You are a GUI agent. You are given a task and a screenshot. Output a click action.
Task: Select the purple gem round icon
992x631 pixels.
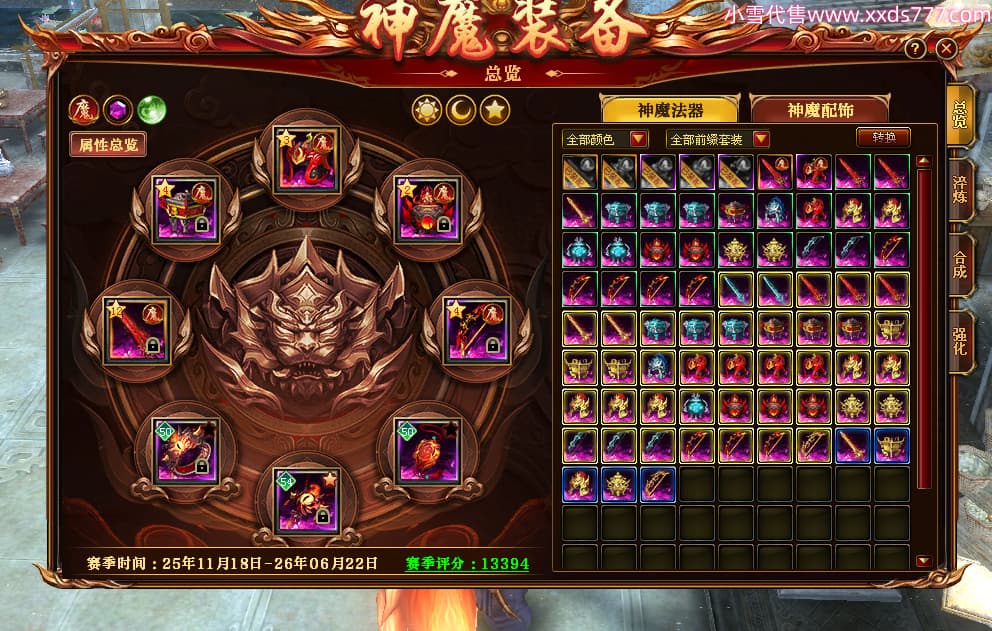pos(118,109)
